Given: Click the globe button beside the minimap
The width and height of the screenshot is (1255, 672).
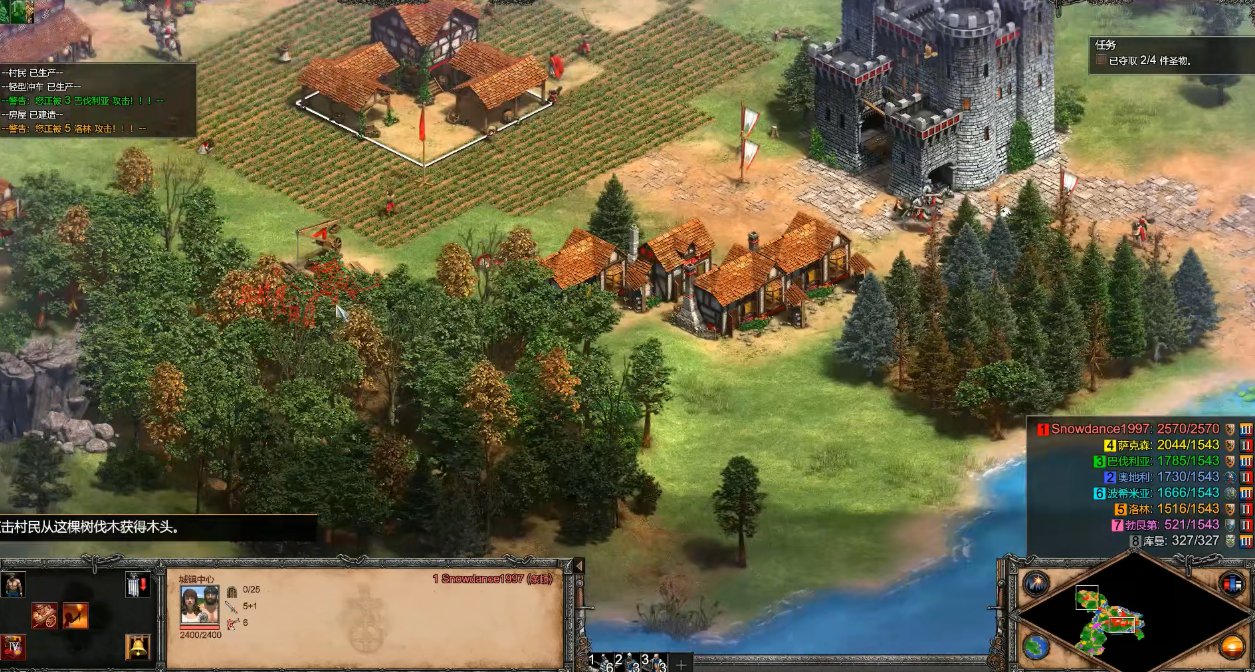Looking at the screenshot, I should point(1036,646).
